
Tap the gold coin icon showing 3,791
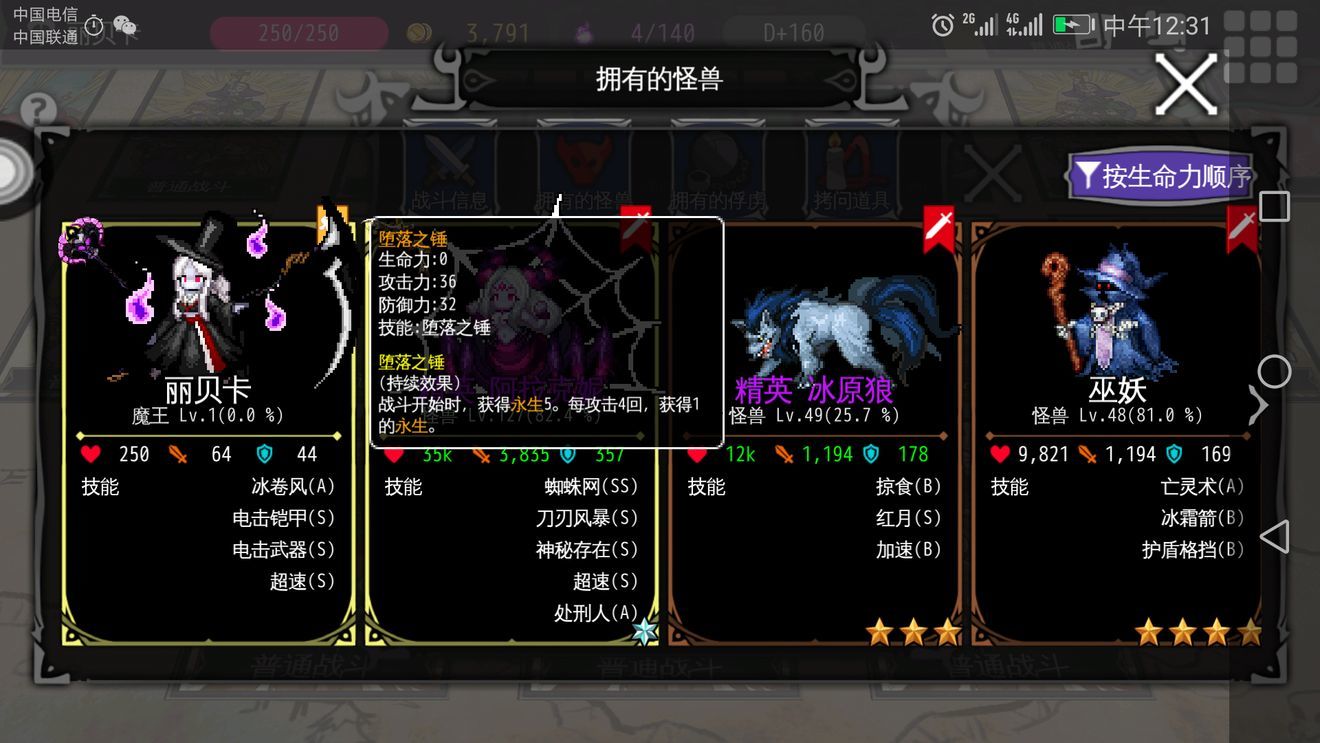(421, 32)
